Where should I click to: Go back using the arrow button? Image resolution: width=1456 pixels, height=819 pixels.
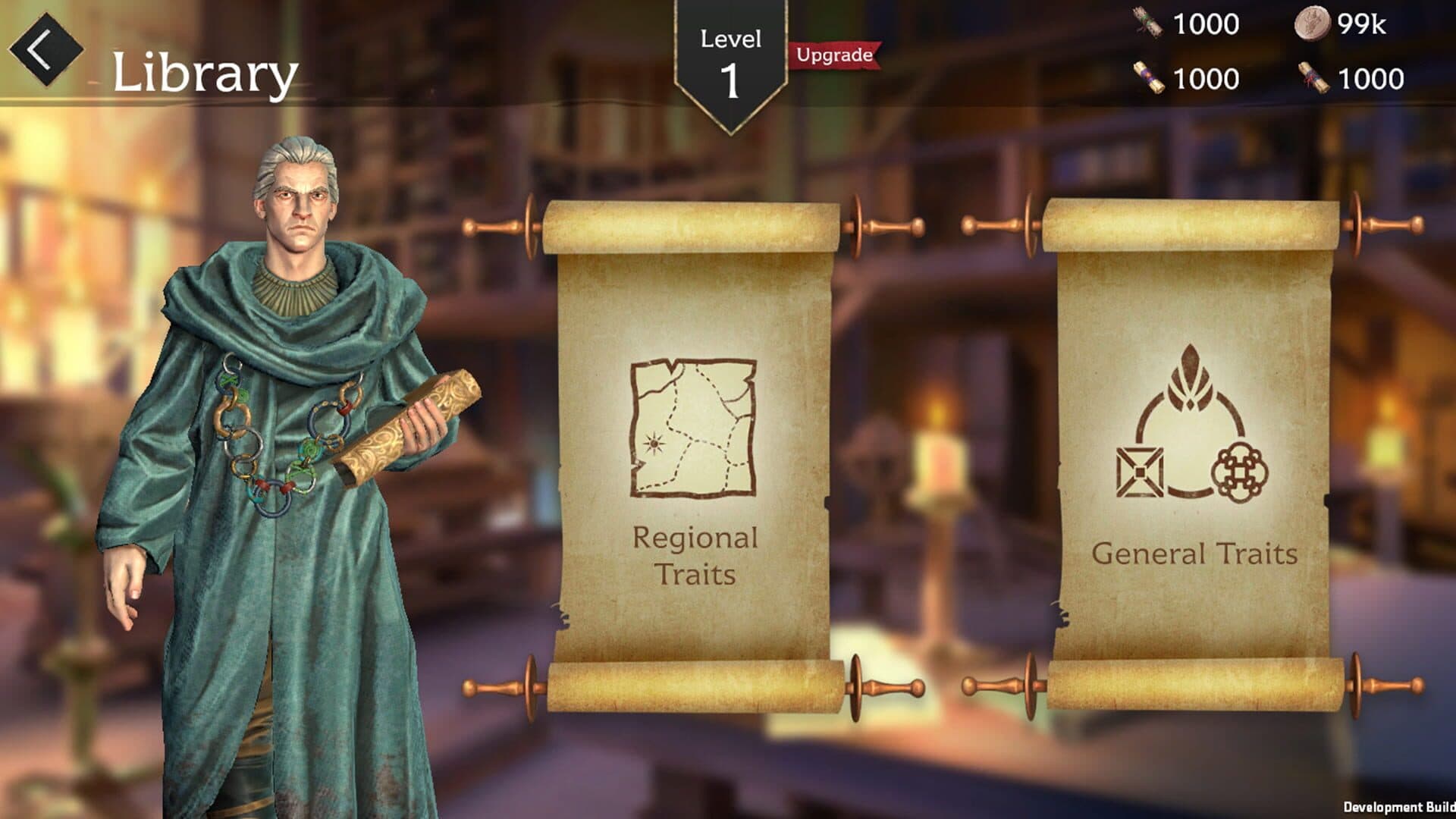pyautogui.click(x=45, y=50)
